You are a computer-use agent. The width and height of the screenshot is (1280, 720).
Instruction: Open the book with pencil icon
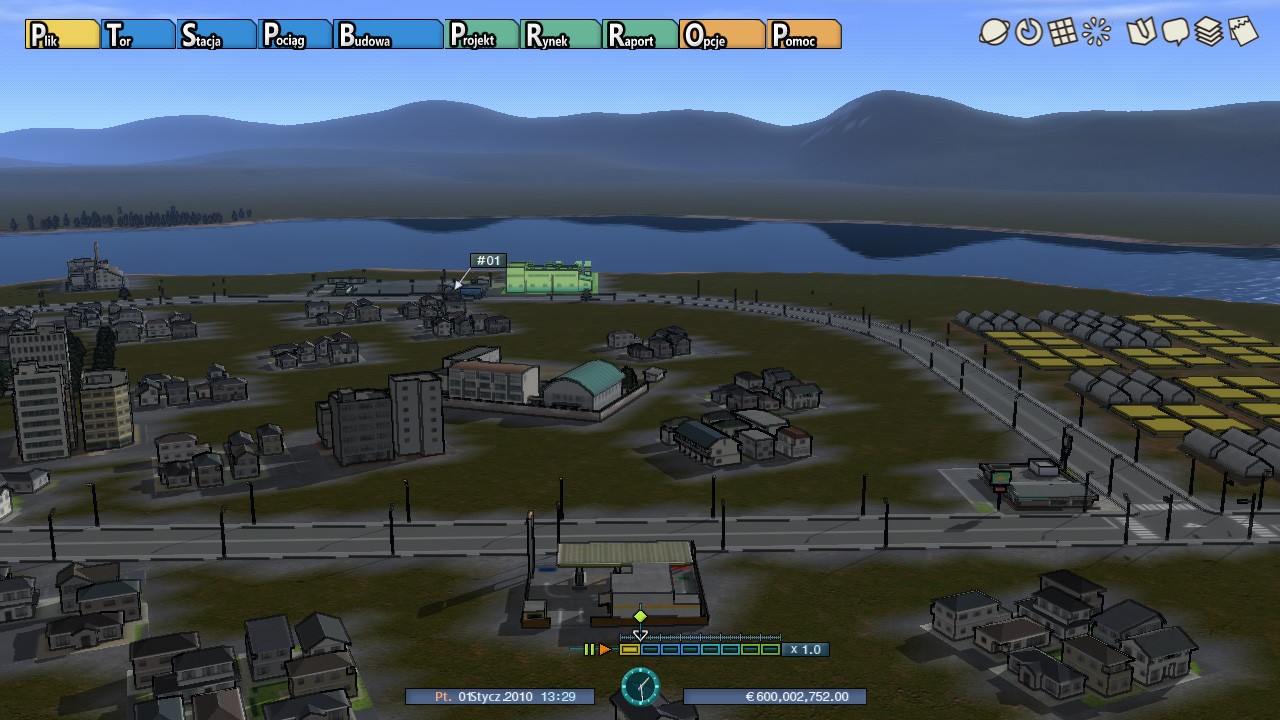(1141, 32)
